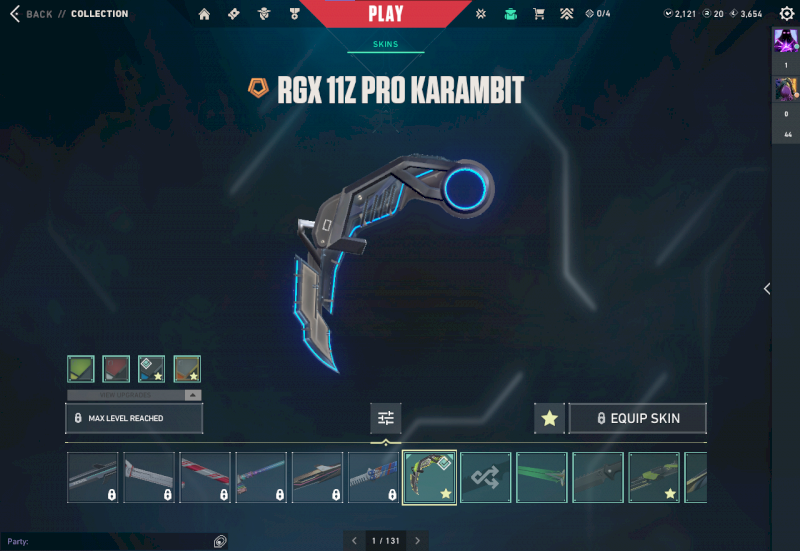
Task: Start matchmaking with the PLAY button
Action: pos(386,14)
